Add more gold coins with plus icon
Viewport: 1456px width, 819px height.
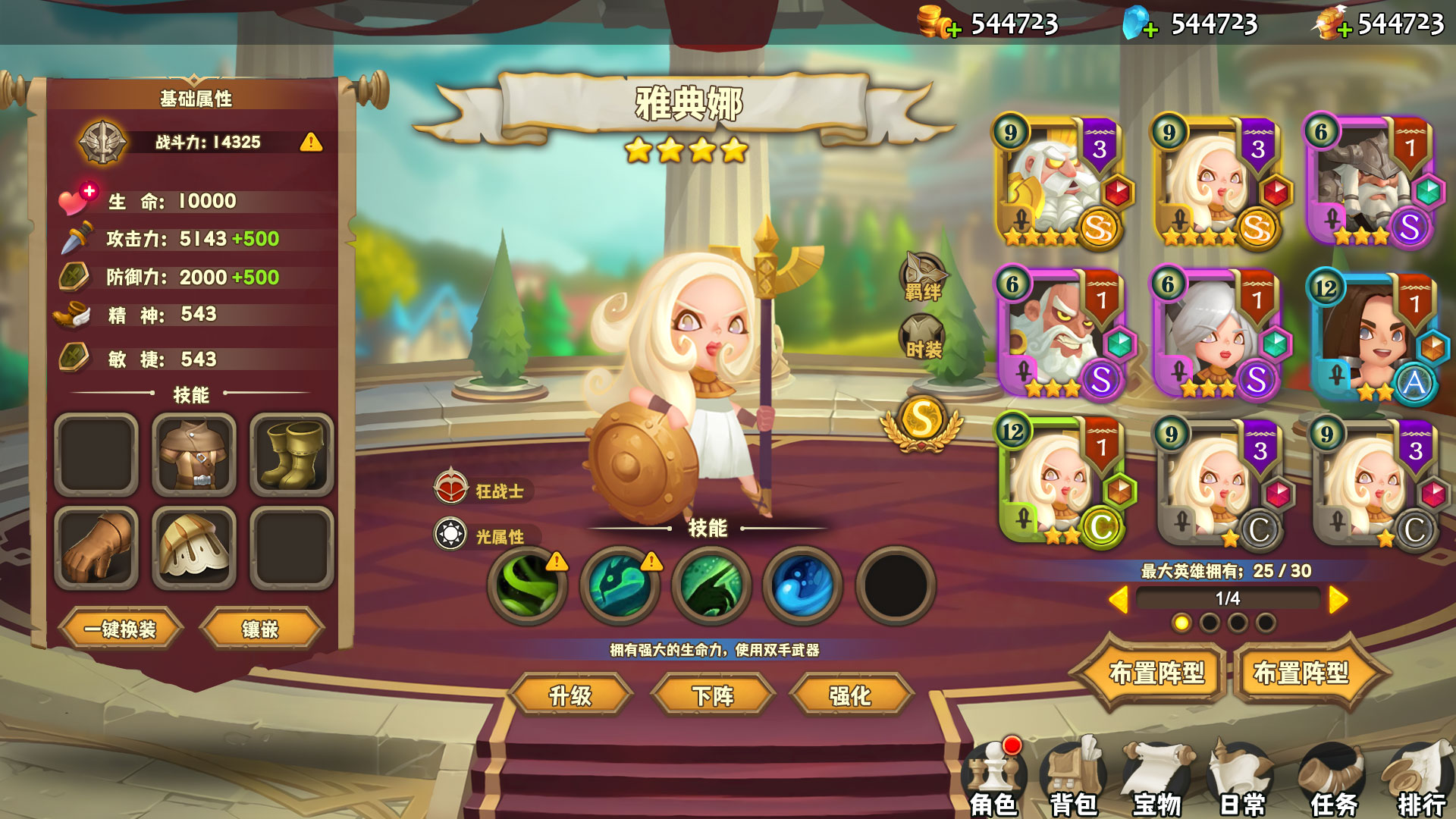[953, 30]
